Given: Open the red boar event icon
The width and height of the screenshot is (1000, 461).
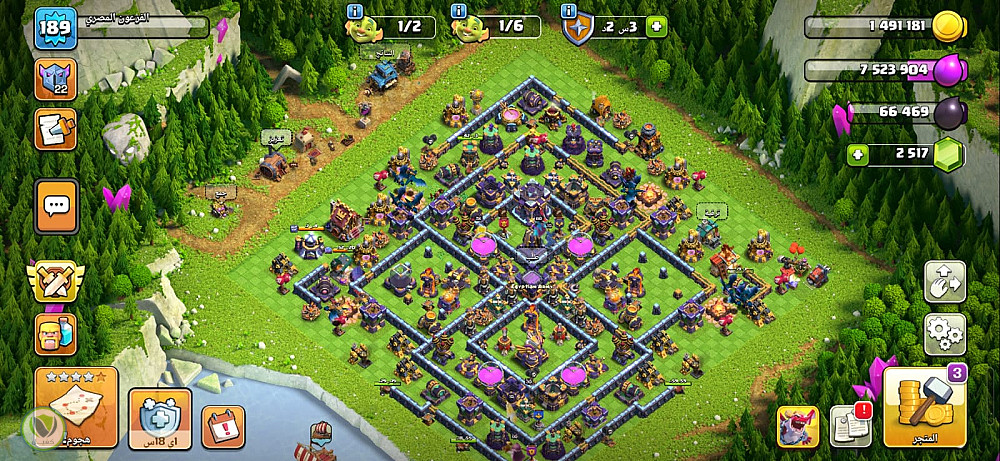Looking at the screenshot, I should point(798,427).
